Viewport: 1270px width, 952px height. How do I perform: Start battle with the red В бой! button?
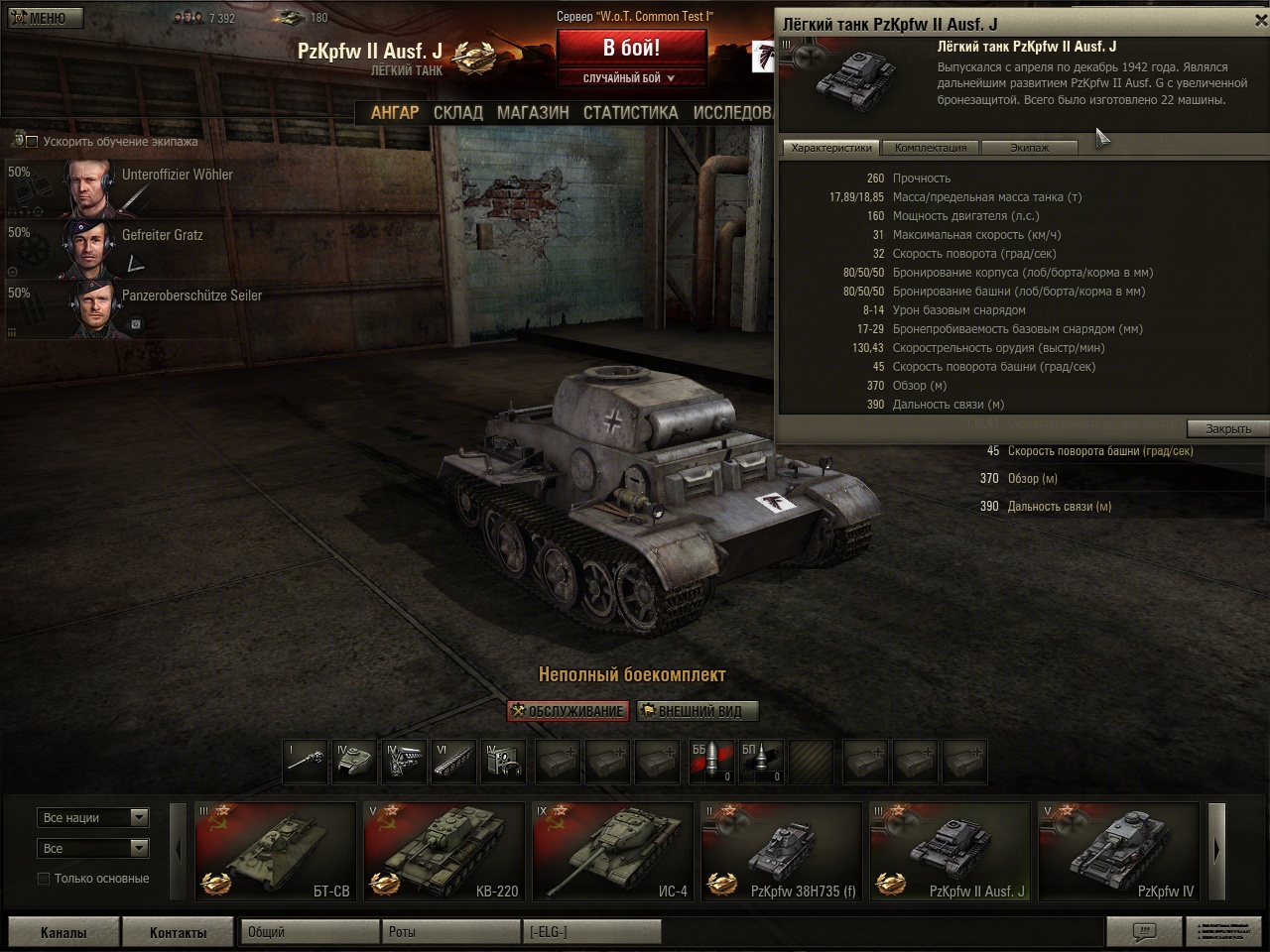coord(631,48)
